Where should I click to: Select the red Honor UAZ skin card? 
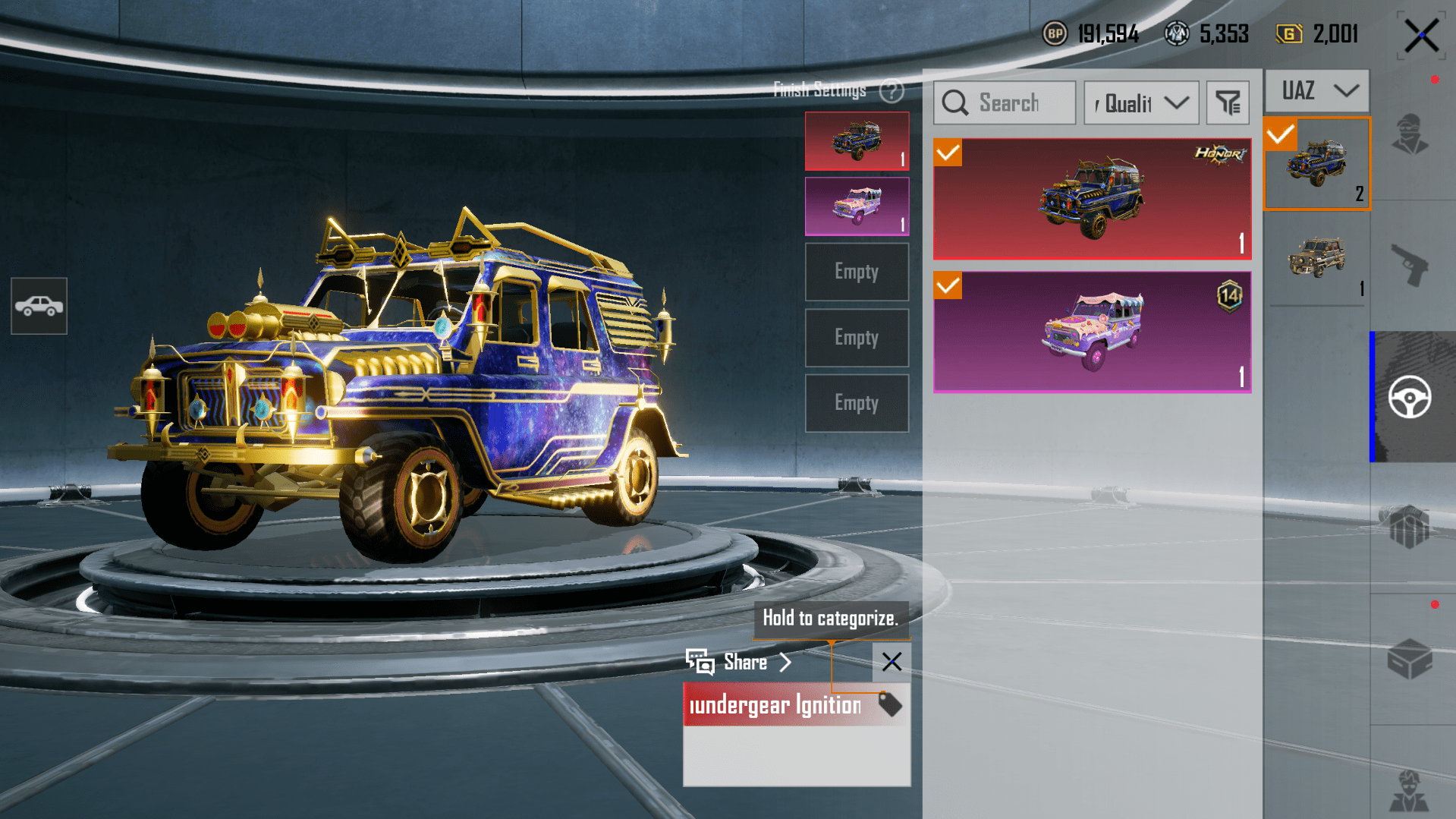pyautogui.click(x=1091, y=199)
